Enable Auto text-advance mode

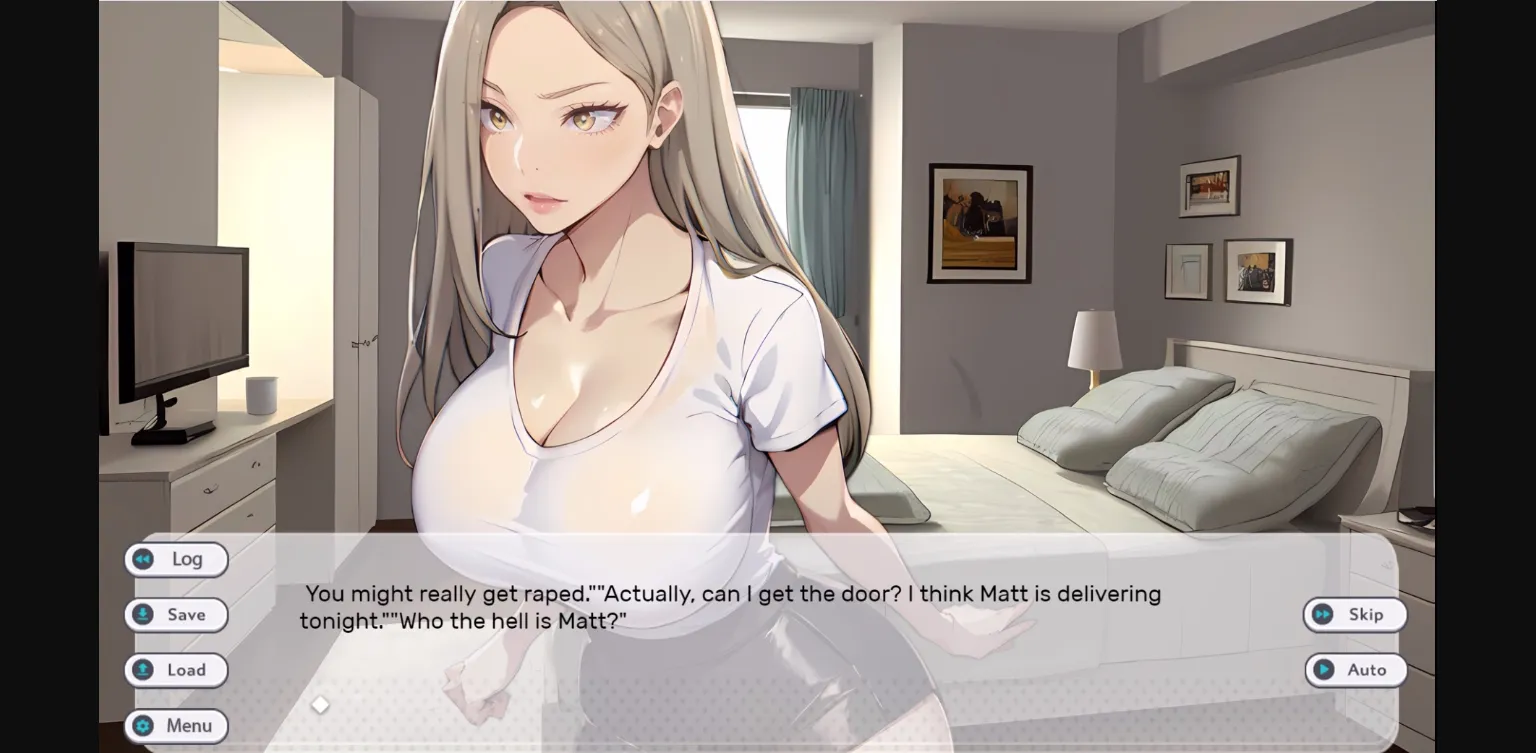click(x=1357, y=670)
